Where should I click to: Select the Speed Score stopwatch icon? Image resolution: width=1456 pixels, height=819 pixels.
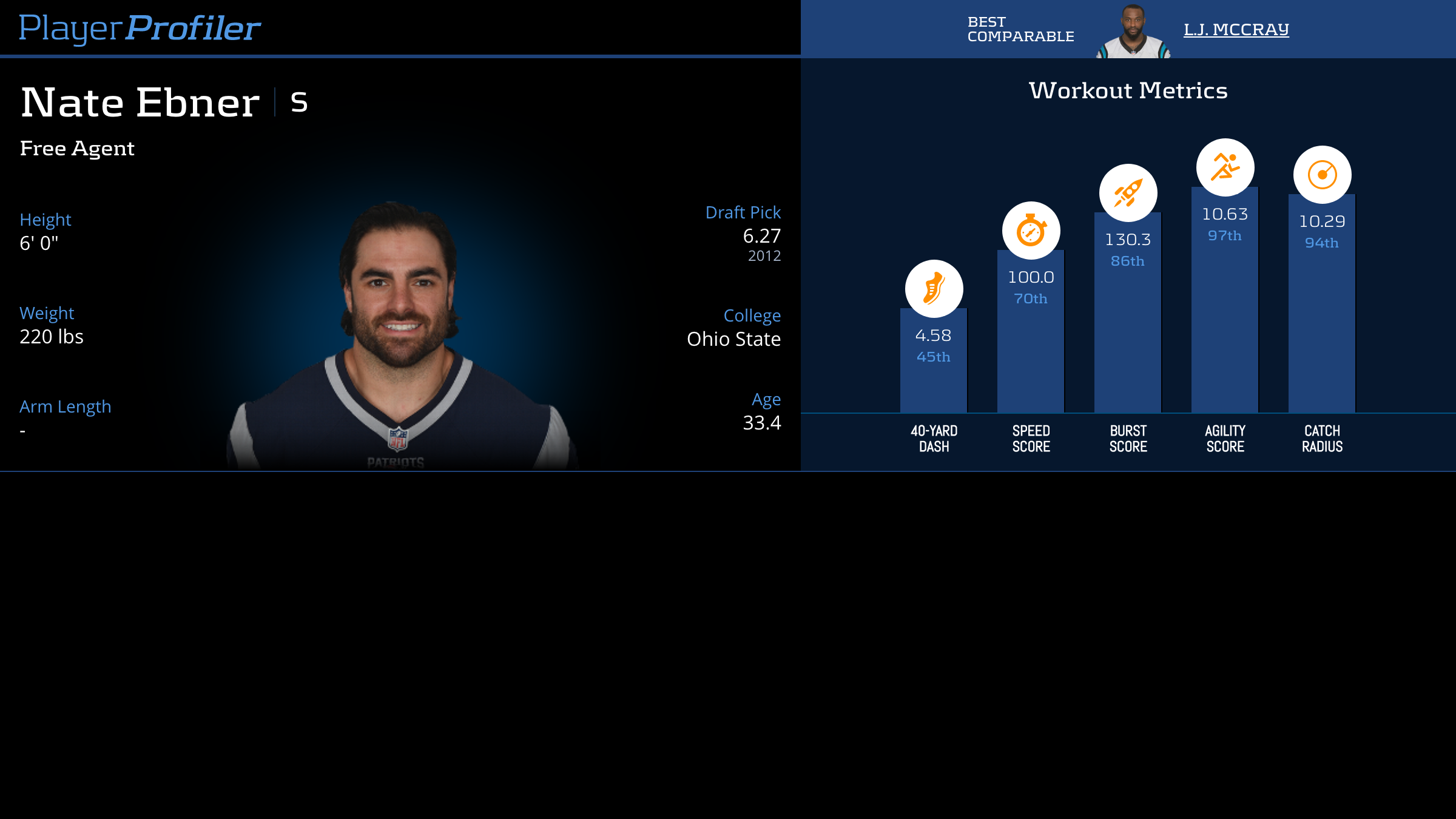pyautogui.click(x=1031, y=230)
